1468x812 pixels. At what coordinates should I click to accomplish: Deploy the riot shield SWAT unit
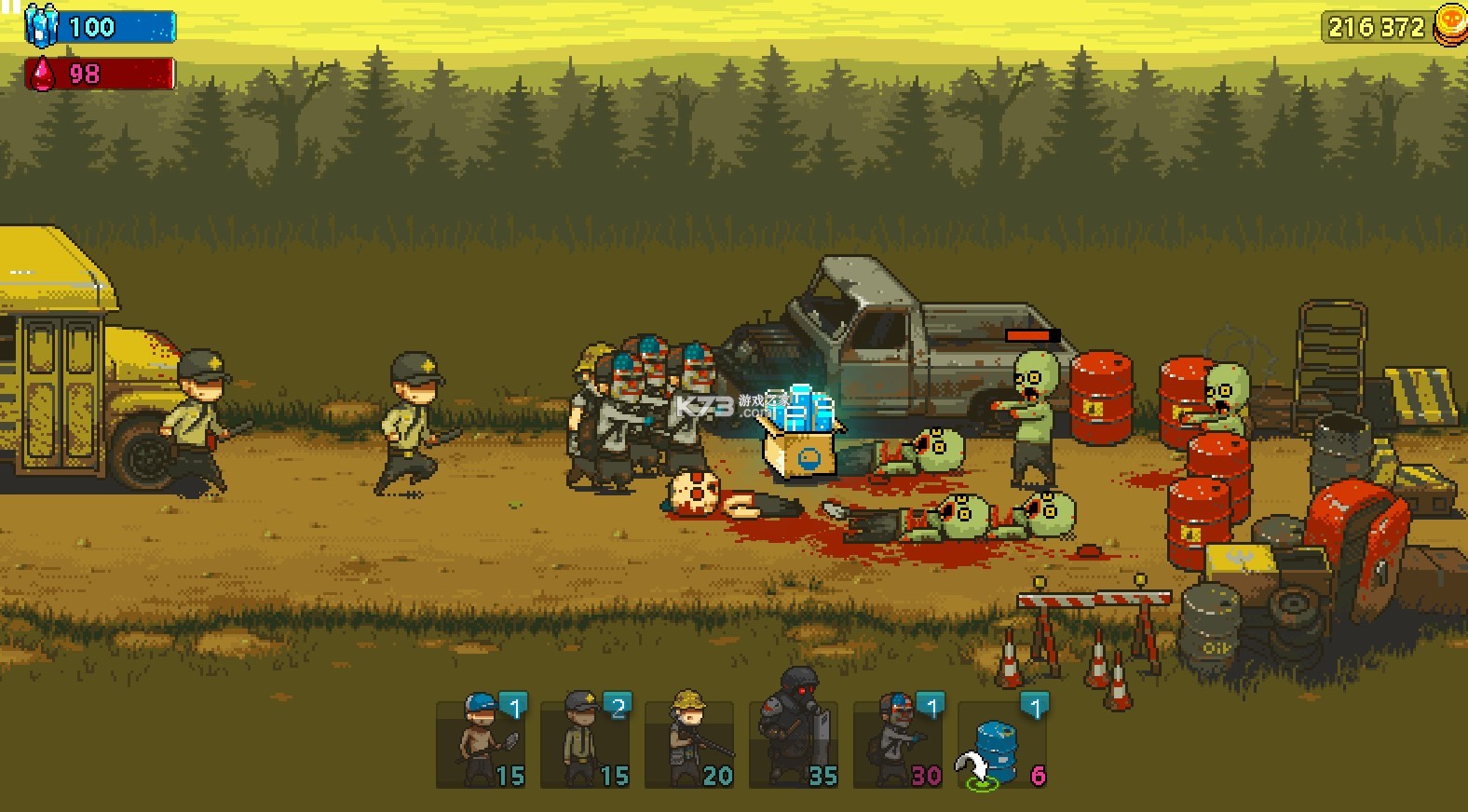point(794,743)
